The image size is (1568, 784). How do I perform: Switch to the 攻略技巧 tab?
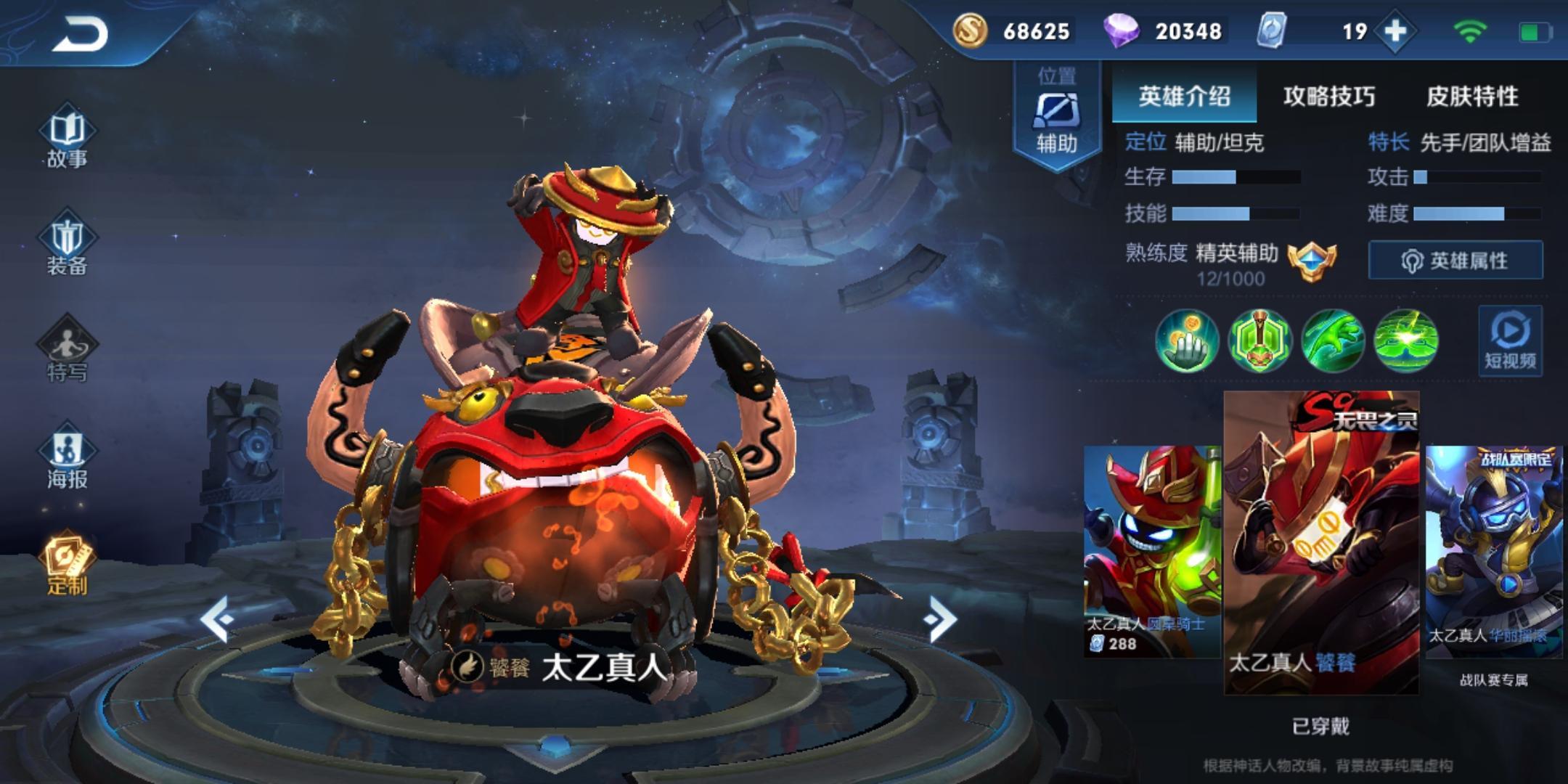tap(1328, 97)
